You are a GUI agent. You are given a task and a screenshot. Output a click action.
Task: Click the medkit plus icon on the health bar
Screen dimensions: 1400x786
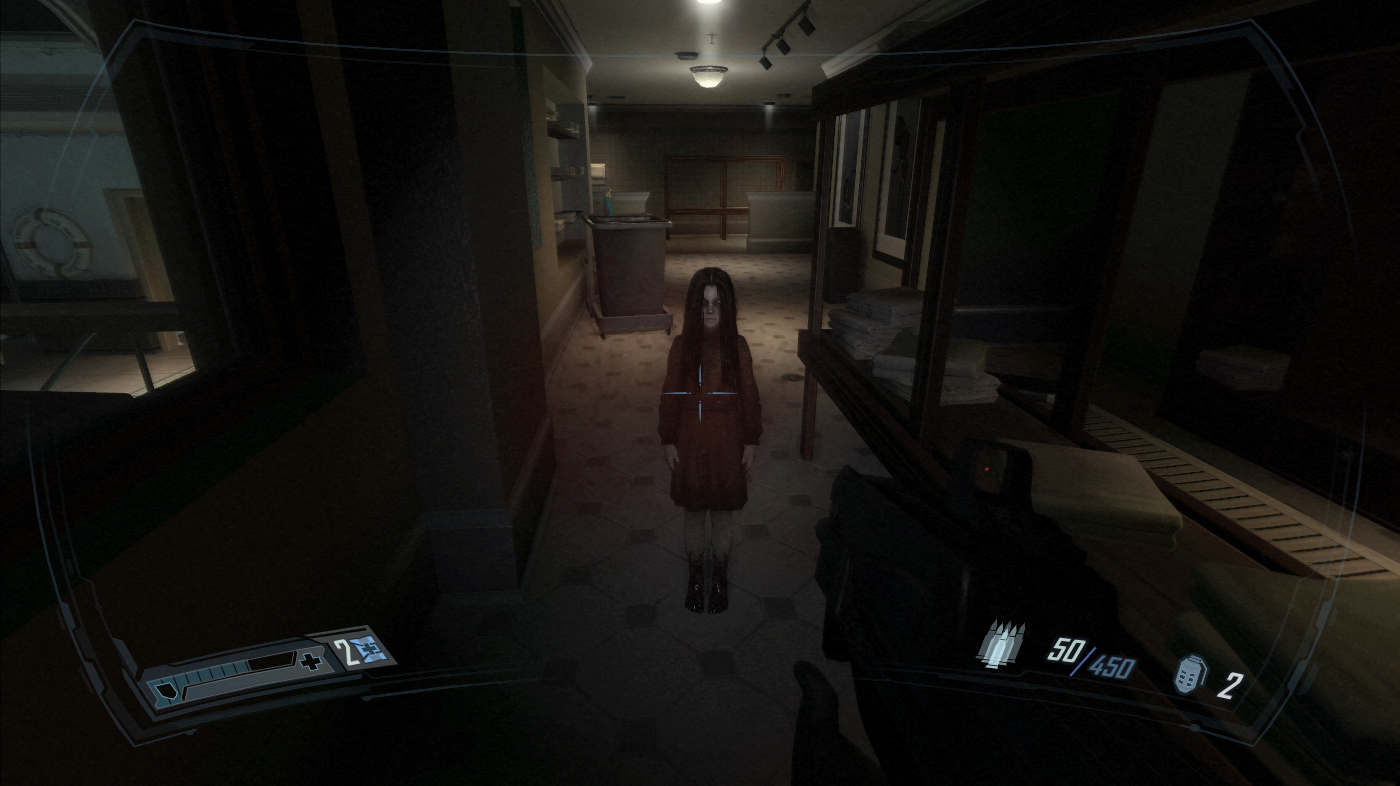(x=310, y=660)
